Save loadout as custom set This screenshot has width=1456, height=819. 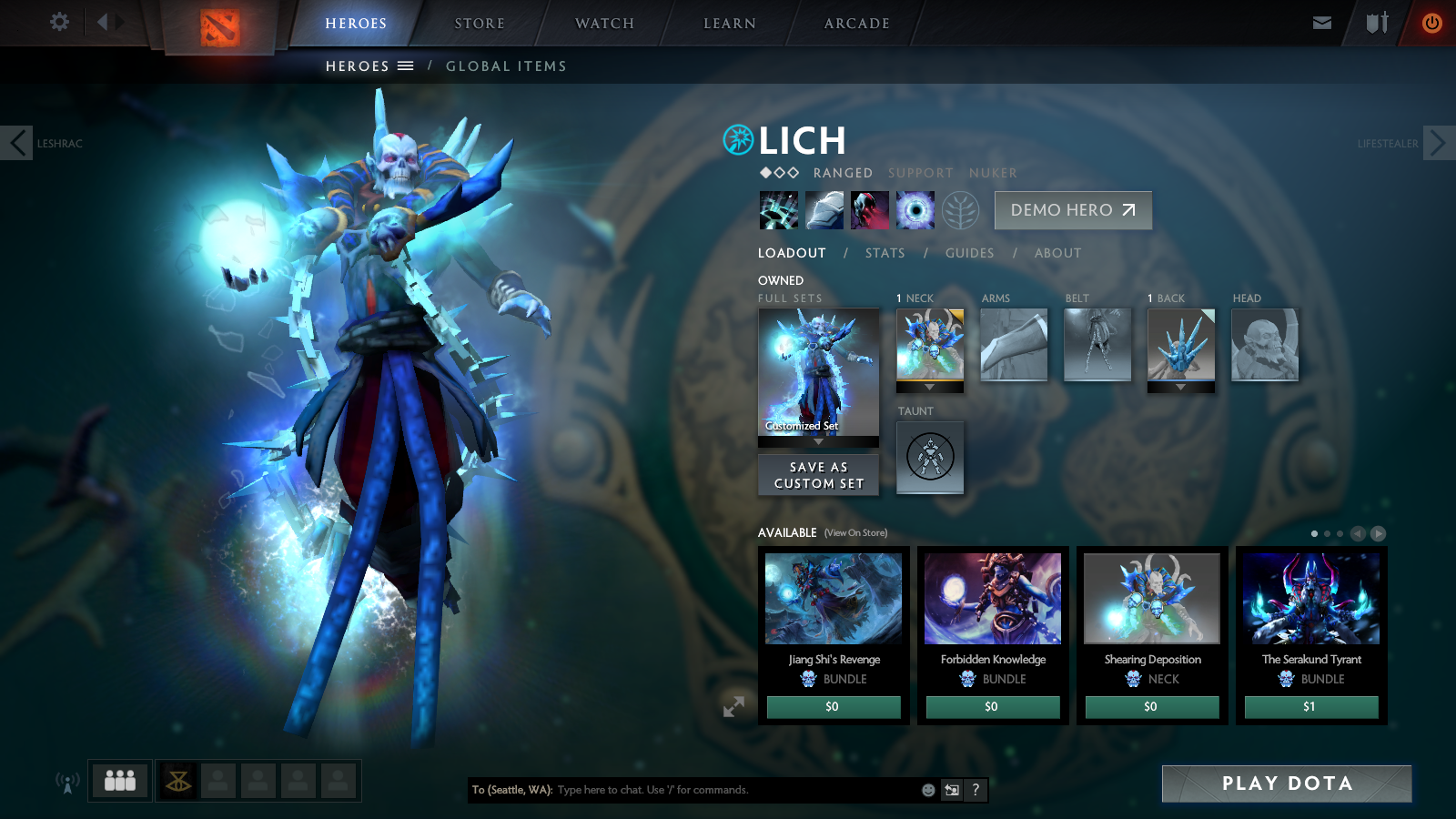pos(818,475)
